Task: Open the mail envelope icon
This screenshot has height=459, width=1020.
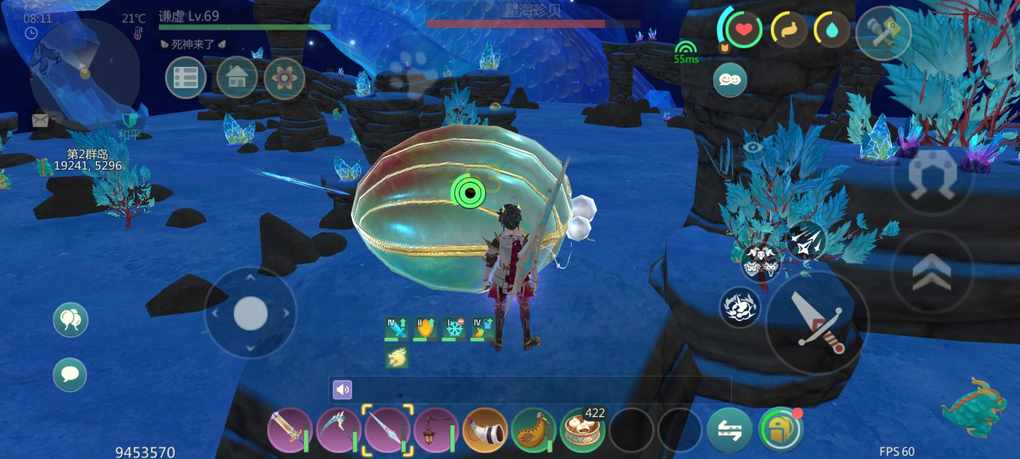Action: point(40,121)
